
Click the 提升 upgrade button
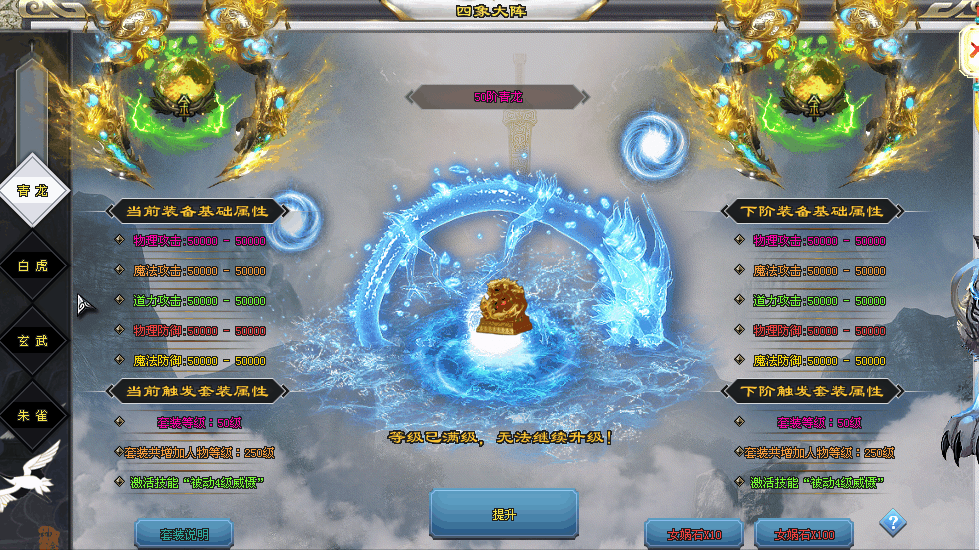coord(504,514)
